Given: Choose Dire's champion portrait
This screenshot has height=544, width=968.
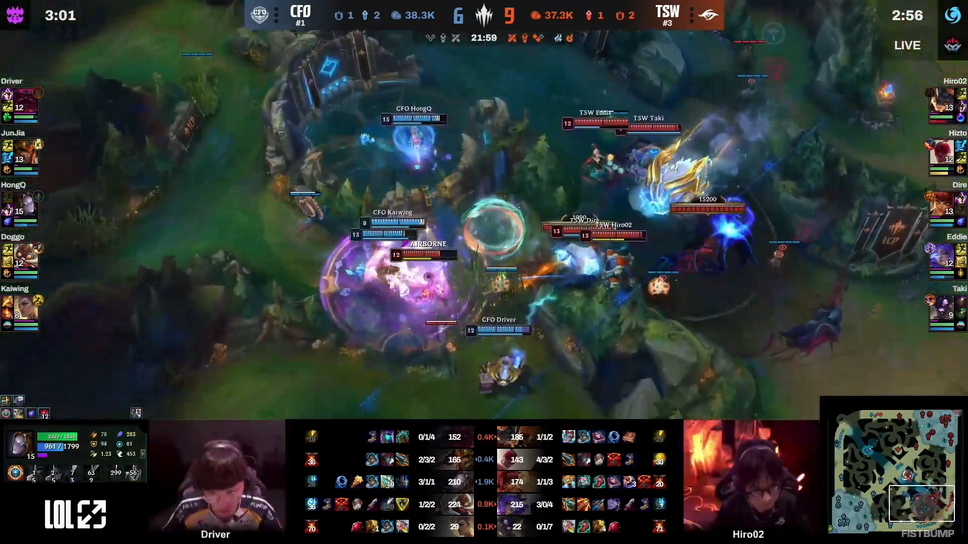Looking at the screenshot, I should click(942, 205).
